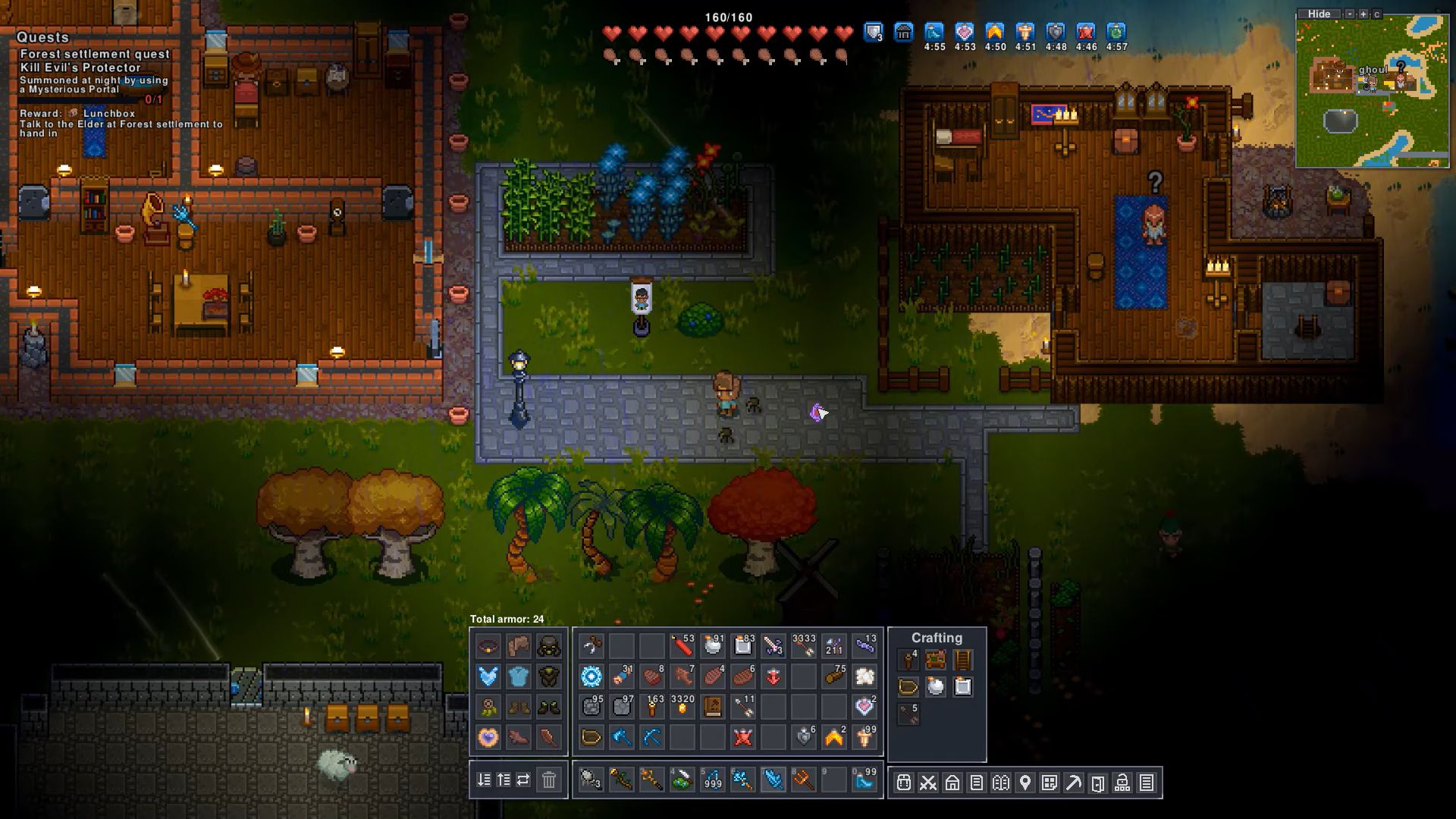Pick the coin stack showing 3320
Image resolution: width=1456 pixels, height=819 pixels.
pyautogui.click(x=682, y=707)
